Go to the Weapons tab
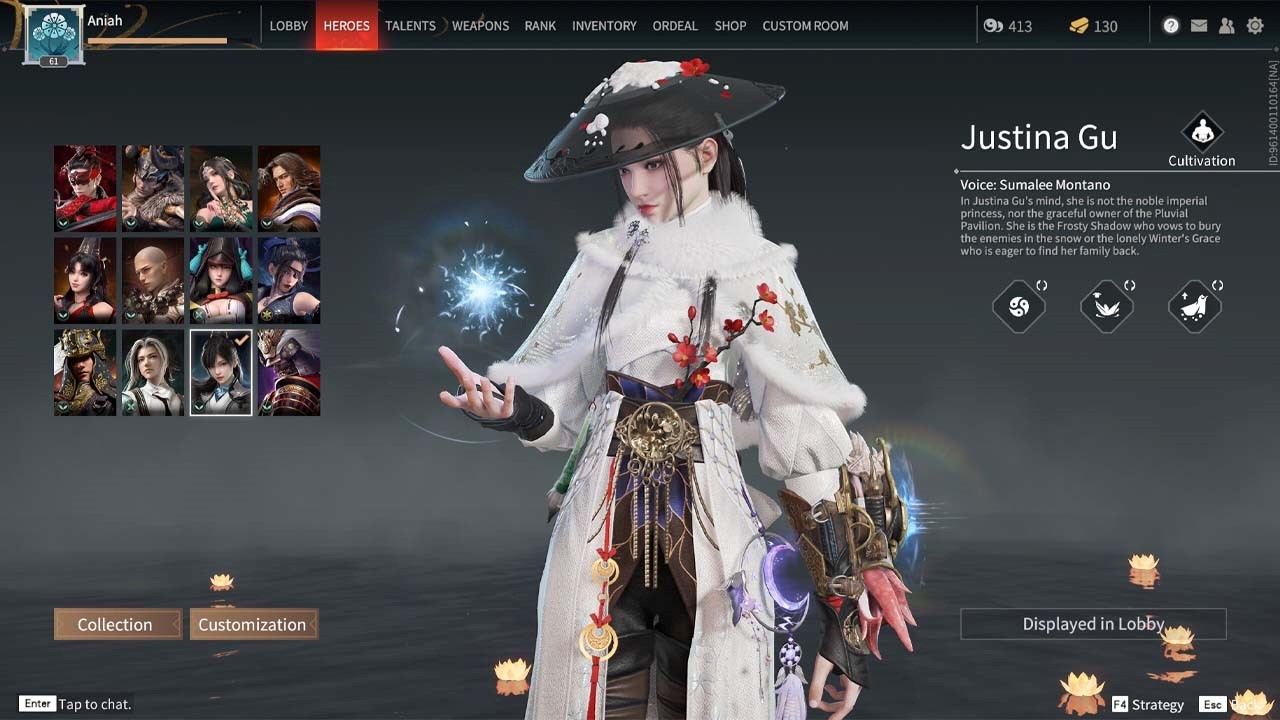This screenshot has height=720, width=1280. 480,26
